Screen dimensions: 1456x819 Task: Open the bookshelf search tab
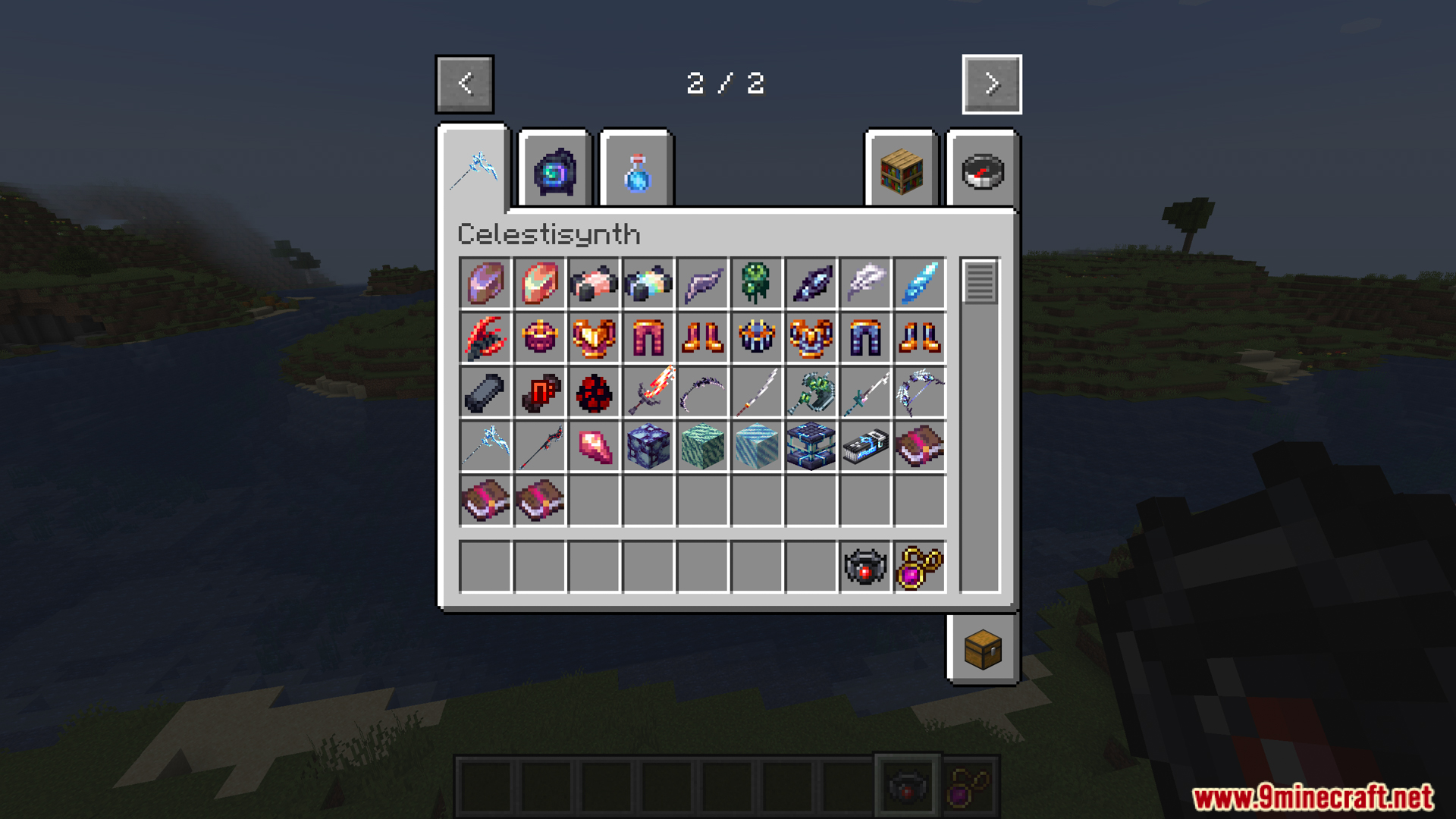(x=901, y=171)
